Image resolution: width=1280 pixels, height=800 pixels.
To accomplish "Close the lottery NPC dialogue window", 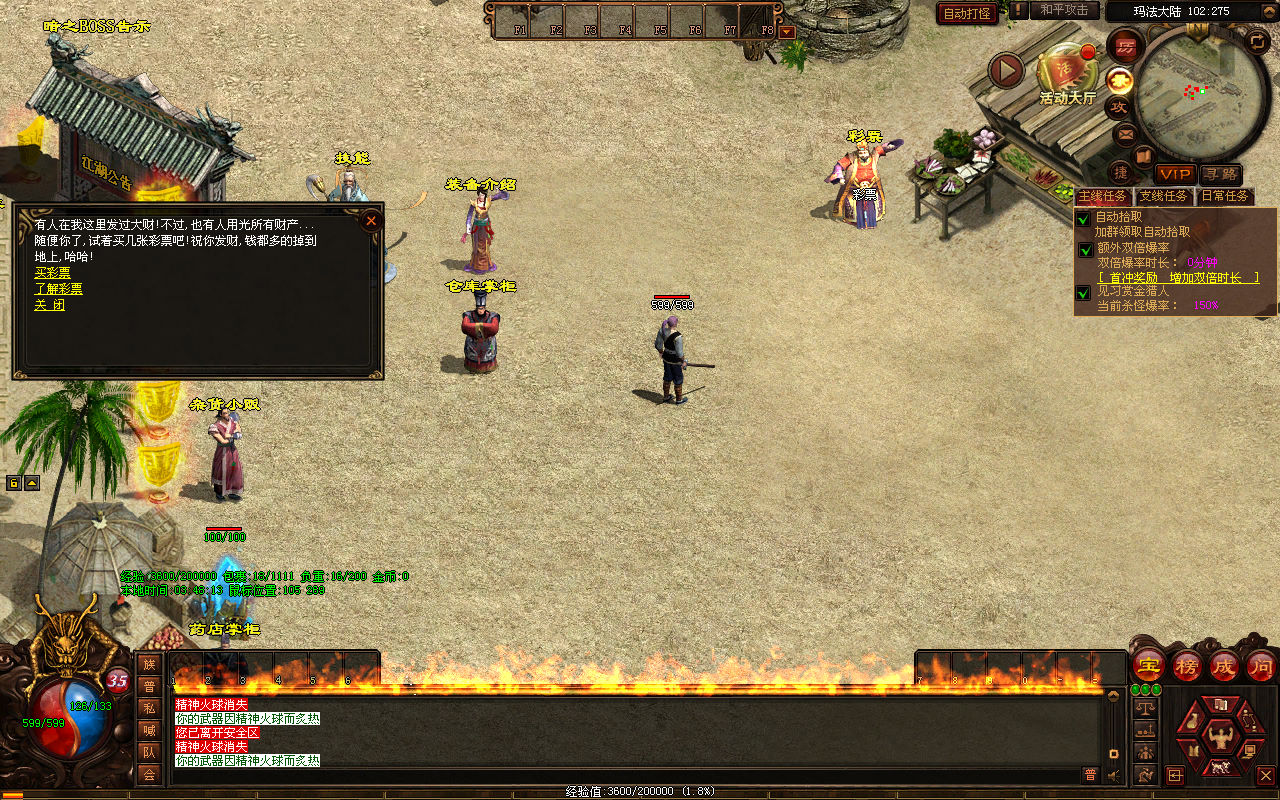I will coord(371,220).
